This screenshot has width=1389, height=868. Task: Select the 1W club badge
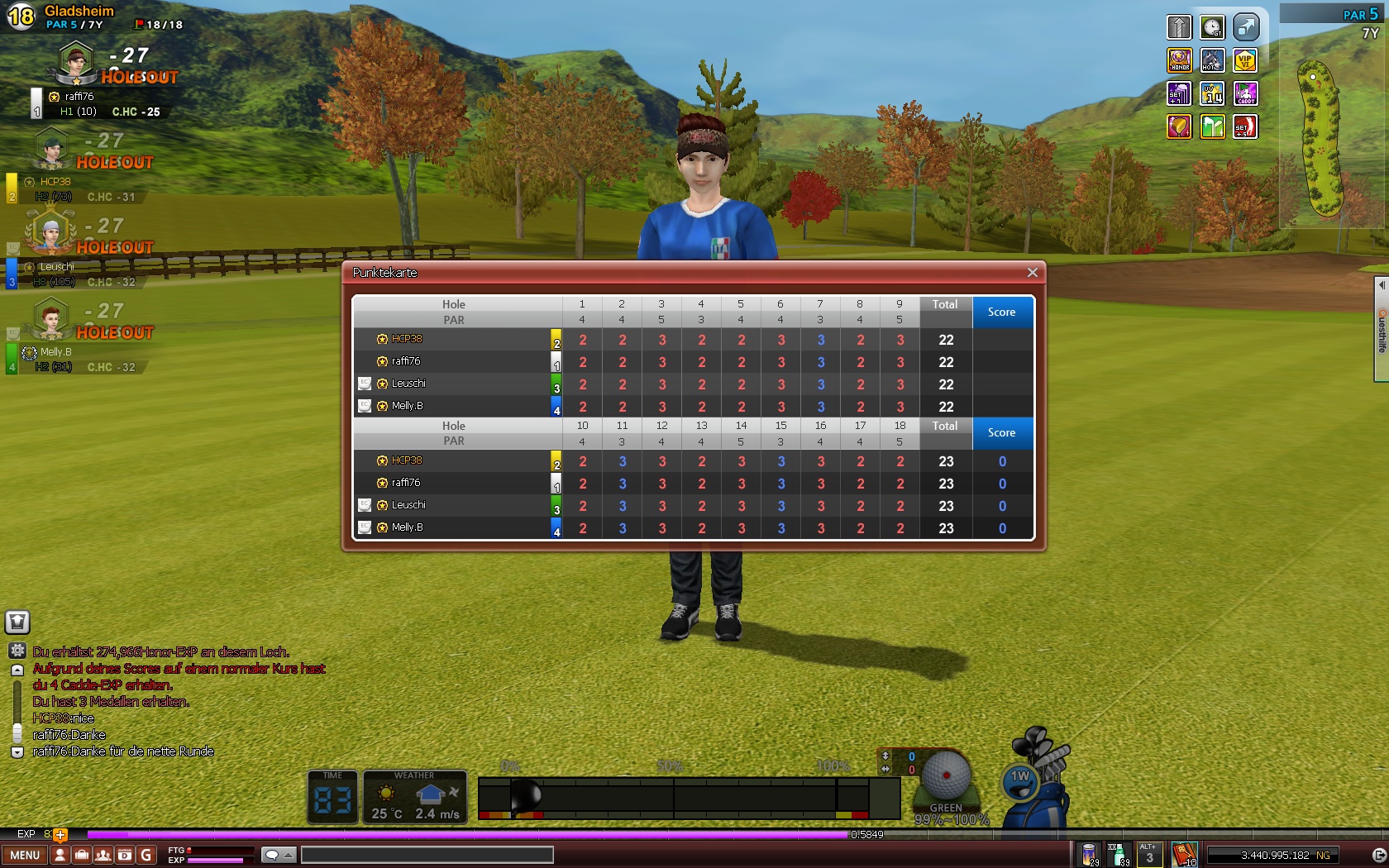[1021, 779]
